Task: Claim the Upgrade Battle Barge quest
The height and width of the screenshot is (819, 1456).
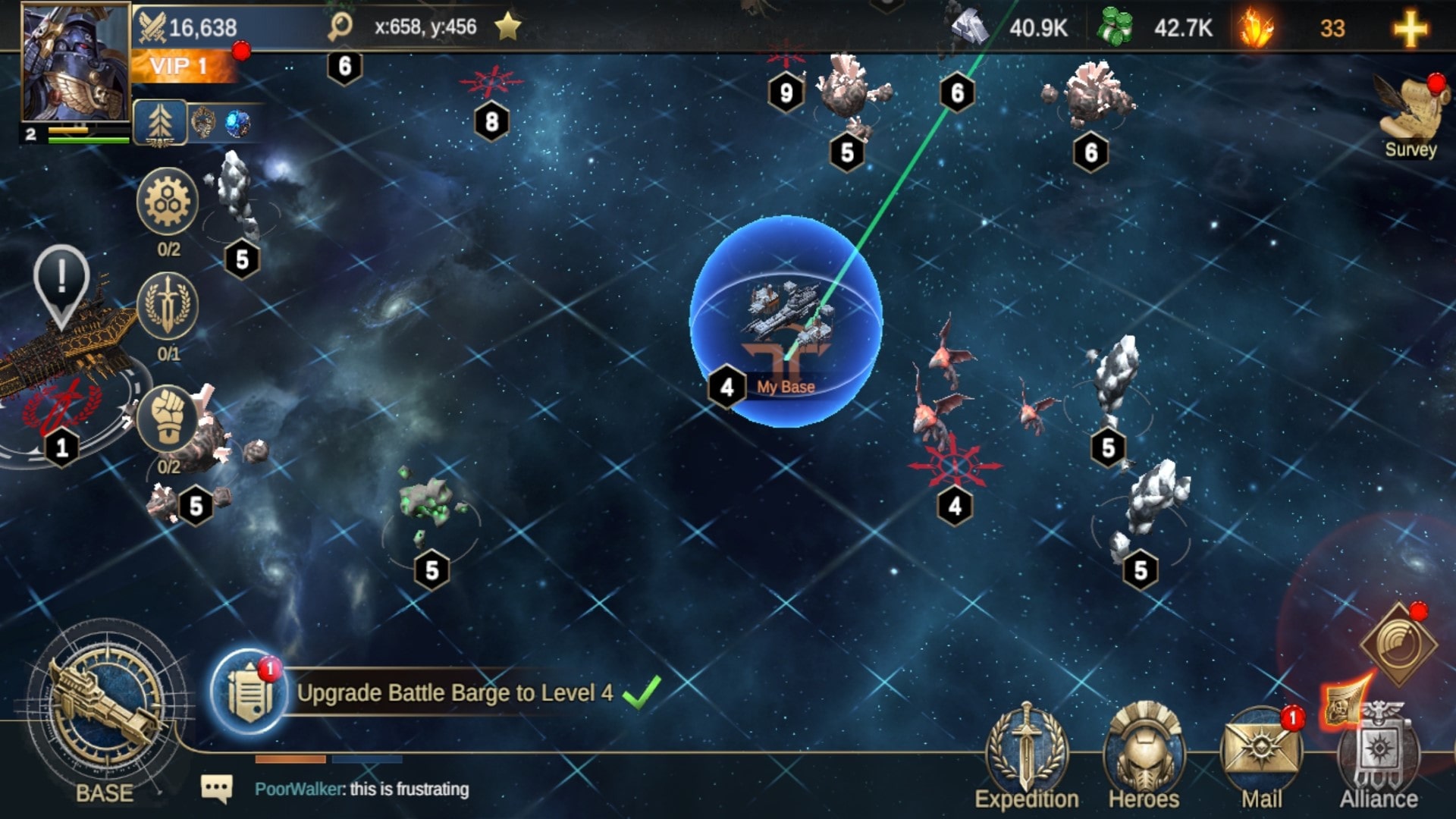Action: (x=641, y=692)
